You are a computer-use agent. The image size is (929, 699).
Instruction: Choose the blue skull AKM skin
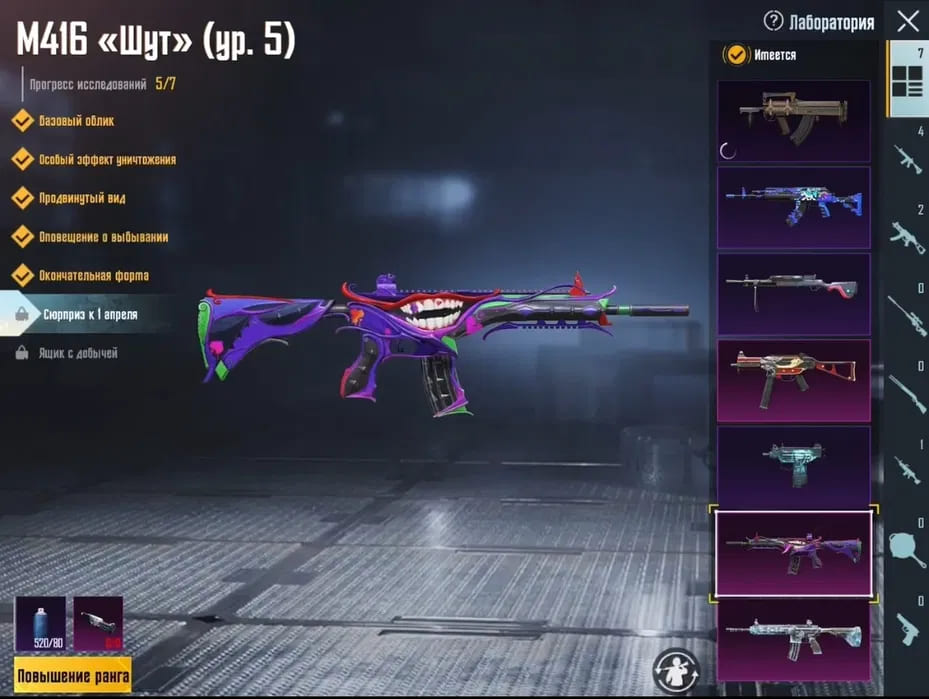pyautogui.click(x=793, y=207)
